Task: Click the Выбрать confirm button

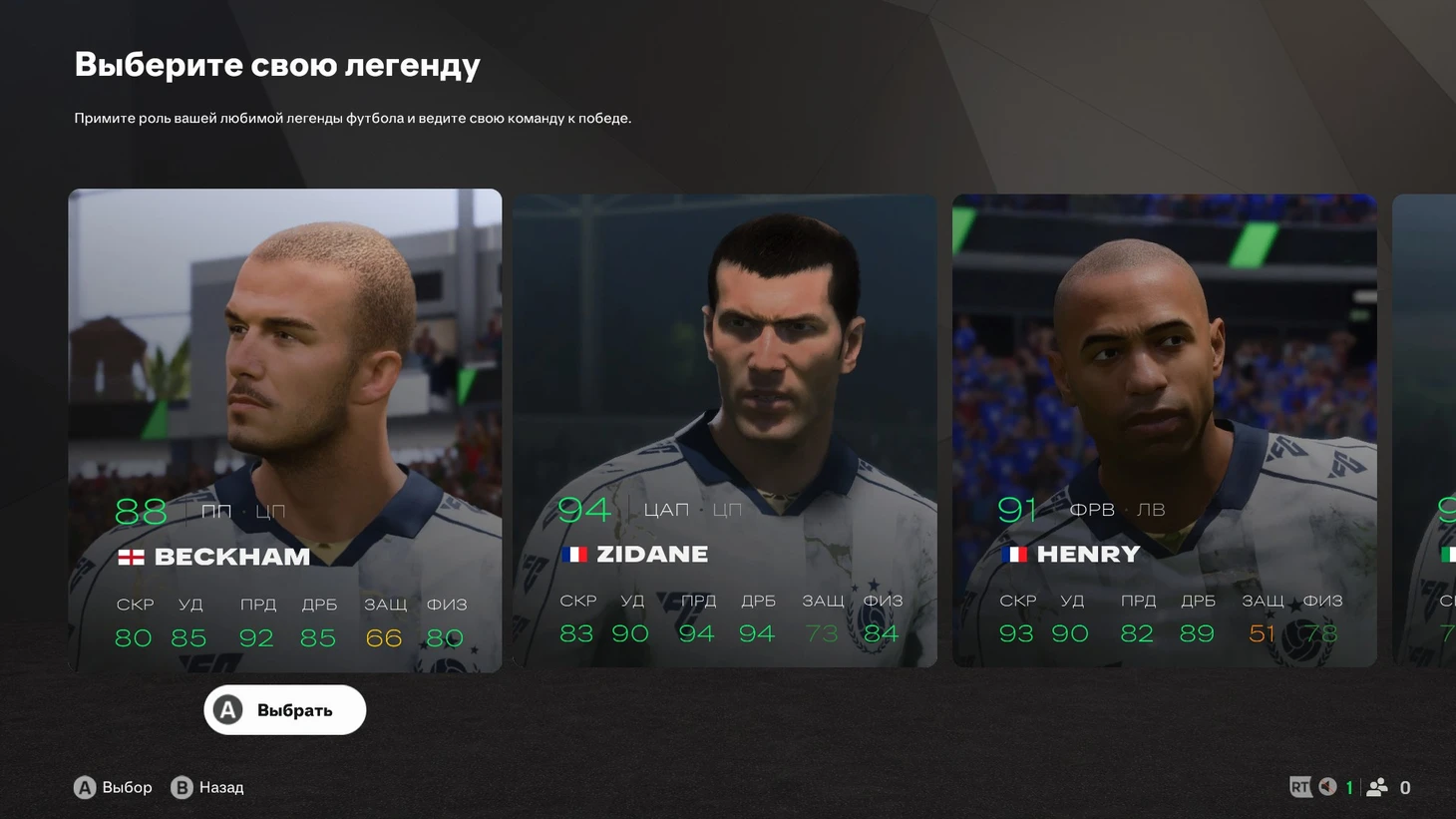Action: pos(285,710)
